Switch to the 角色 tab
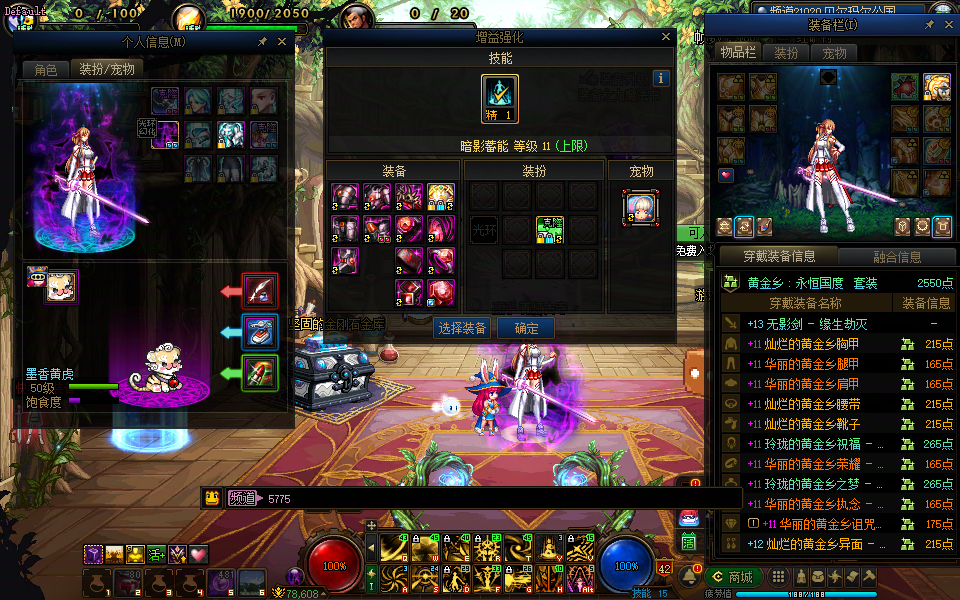 coord(46,69)
